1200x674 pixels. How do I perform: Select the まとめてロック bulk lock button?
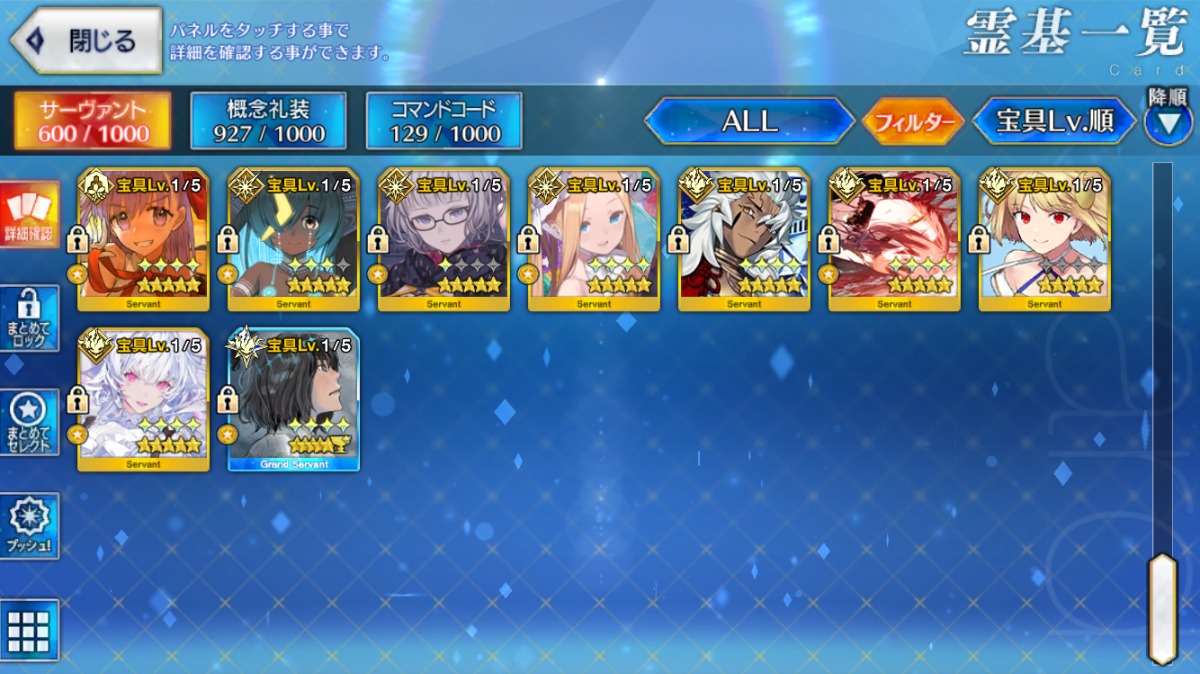click(x=29, y=318)
